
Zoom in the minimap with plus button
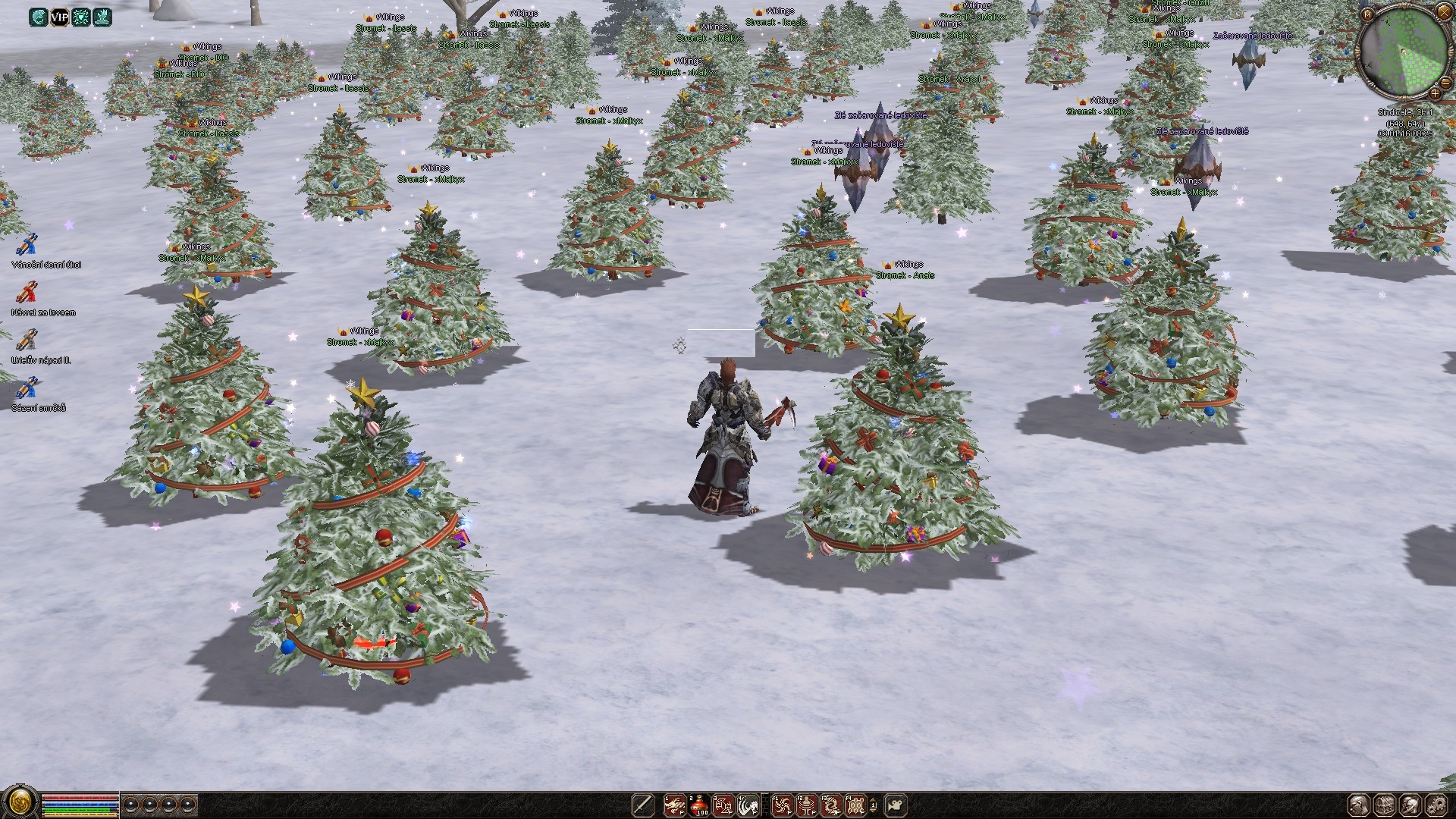tap(1435, 94)
